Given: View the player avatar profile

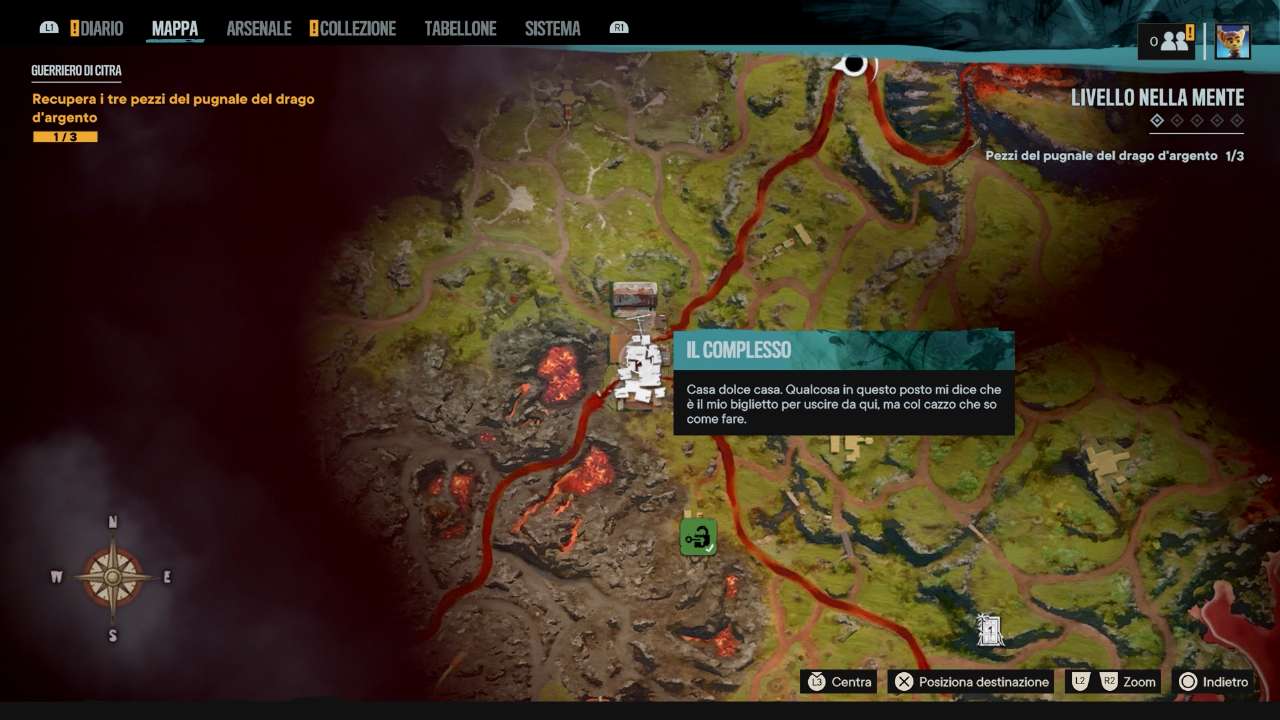Looking at the screenshot, I should point(1232,41).
